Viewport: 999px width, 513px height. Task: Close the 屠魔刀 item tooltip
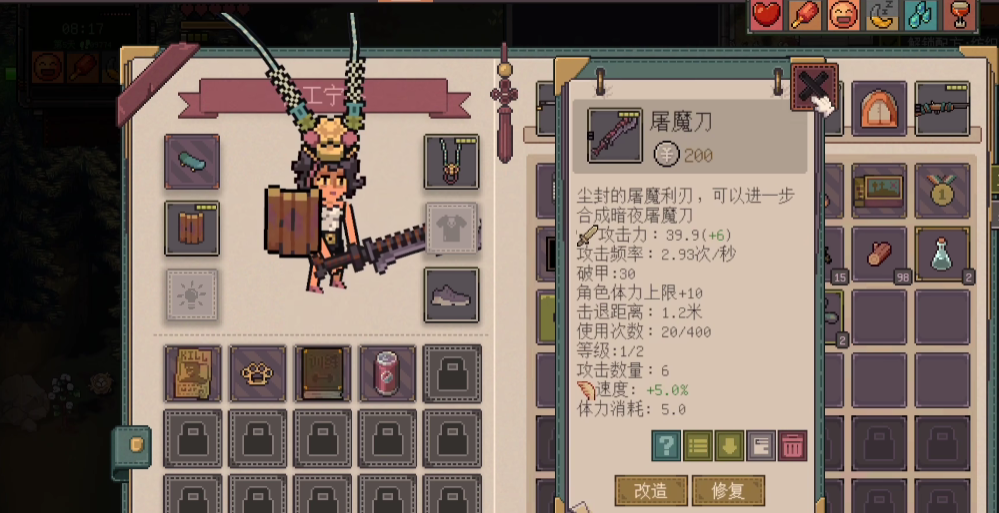812,87
